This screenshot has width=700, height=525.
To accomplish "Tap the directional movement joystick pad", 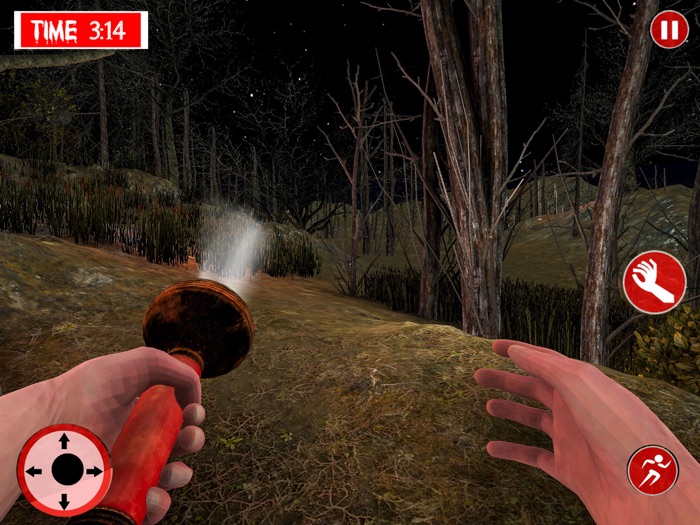I will coord(65,470).
